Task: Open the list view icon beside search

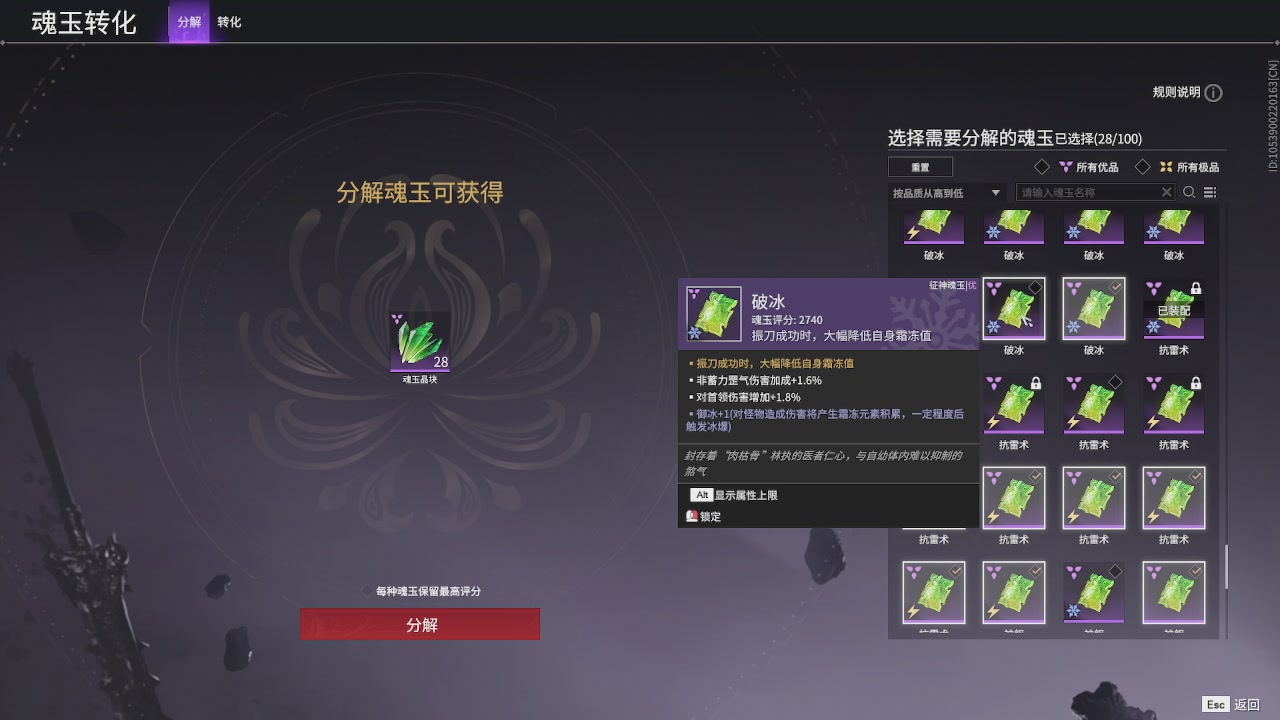Action: click(1209, 192)
